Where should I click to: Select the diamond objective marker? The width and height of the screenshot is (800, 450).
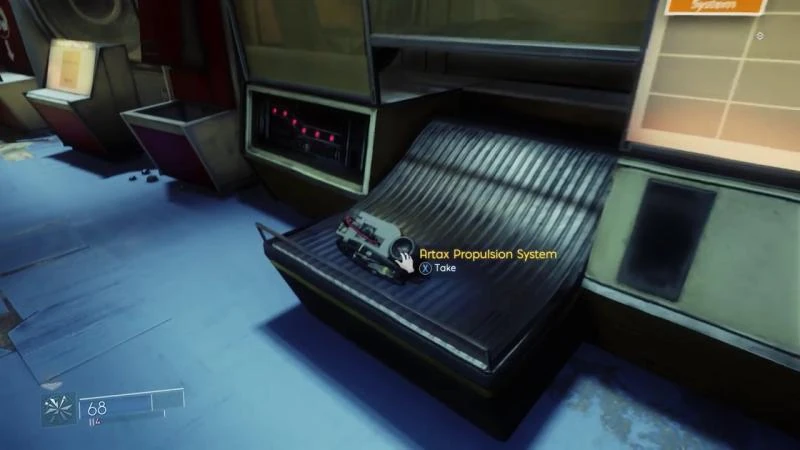click(x=761, y=36)
